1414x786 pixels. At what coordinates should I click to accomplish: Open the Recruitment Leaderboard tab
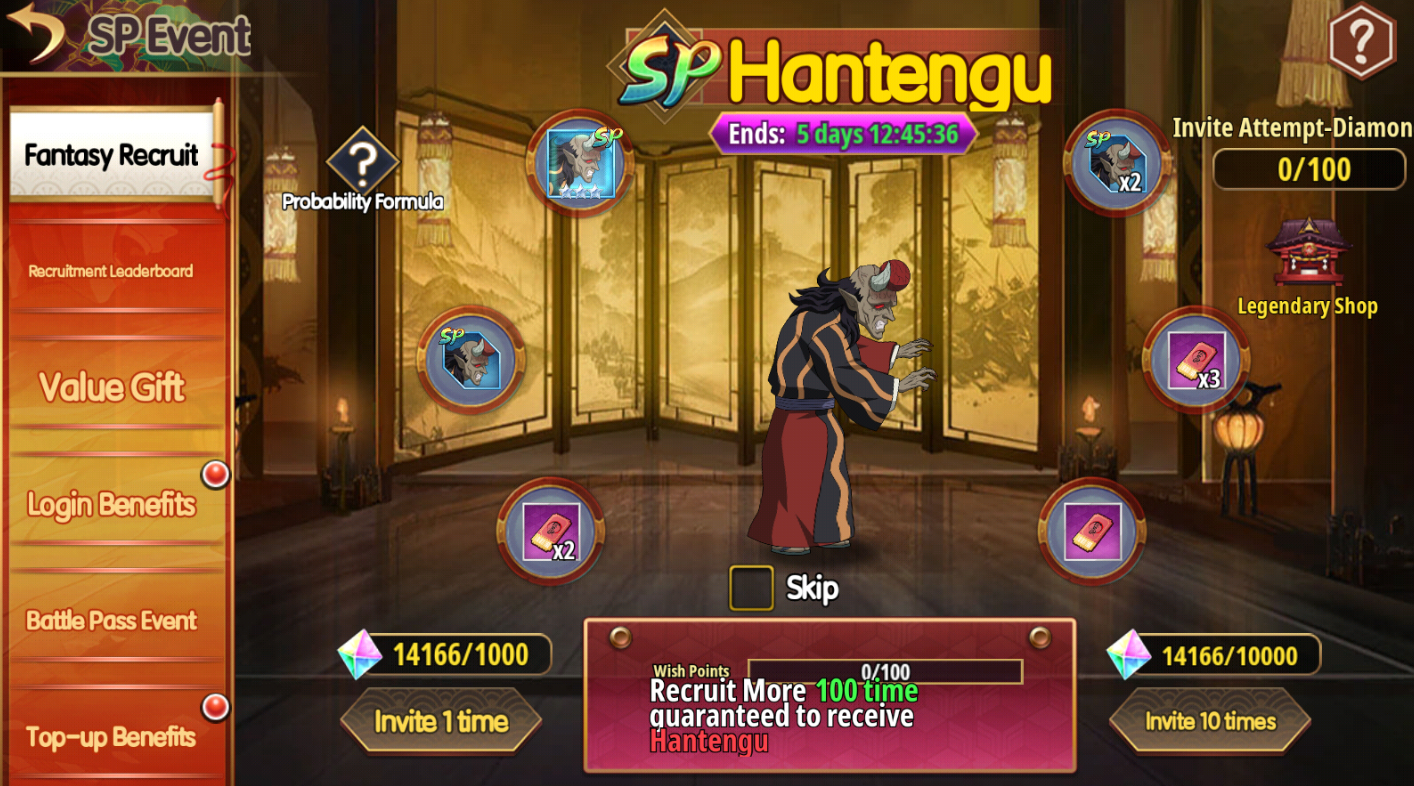(111, 271)
